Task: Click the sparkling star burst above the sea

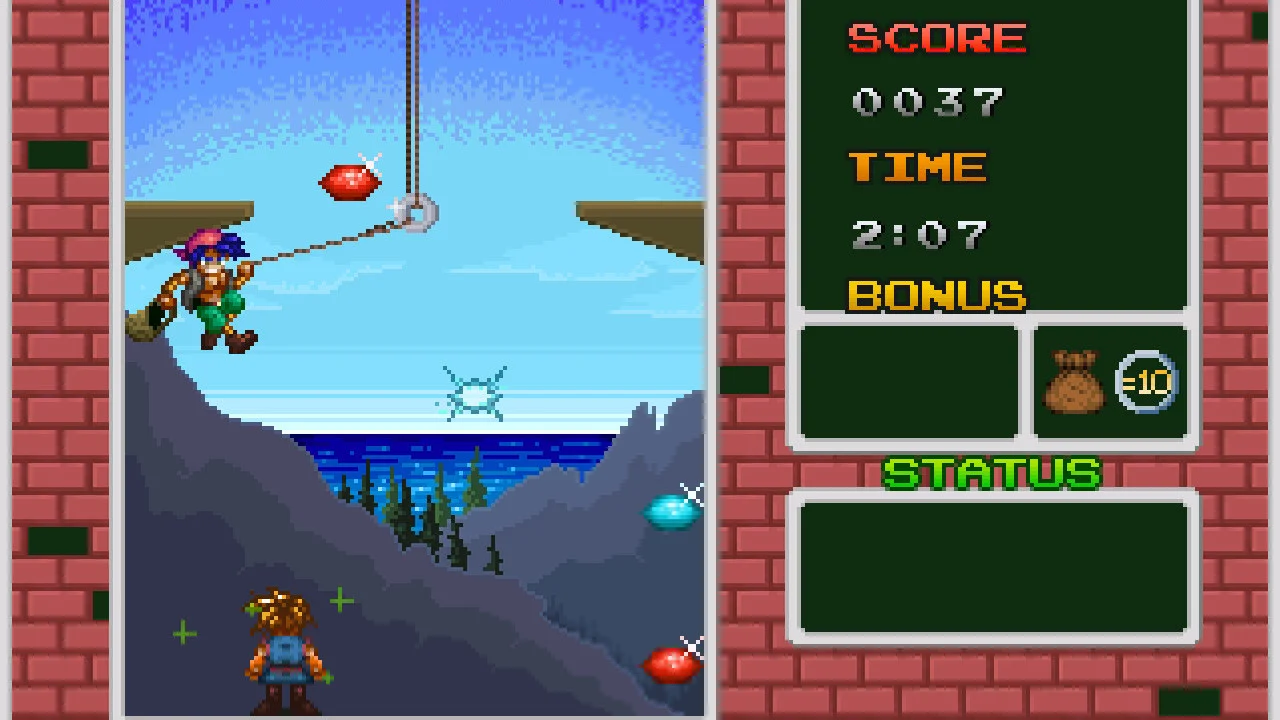Action: click(473, 393)
